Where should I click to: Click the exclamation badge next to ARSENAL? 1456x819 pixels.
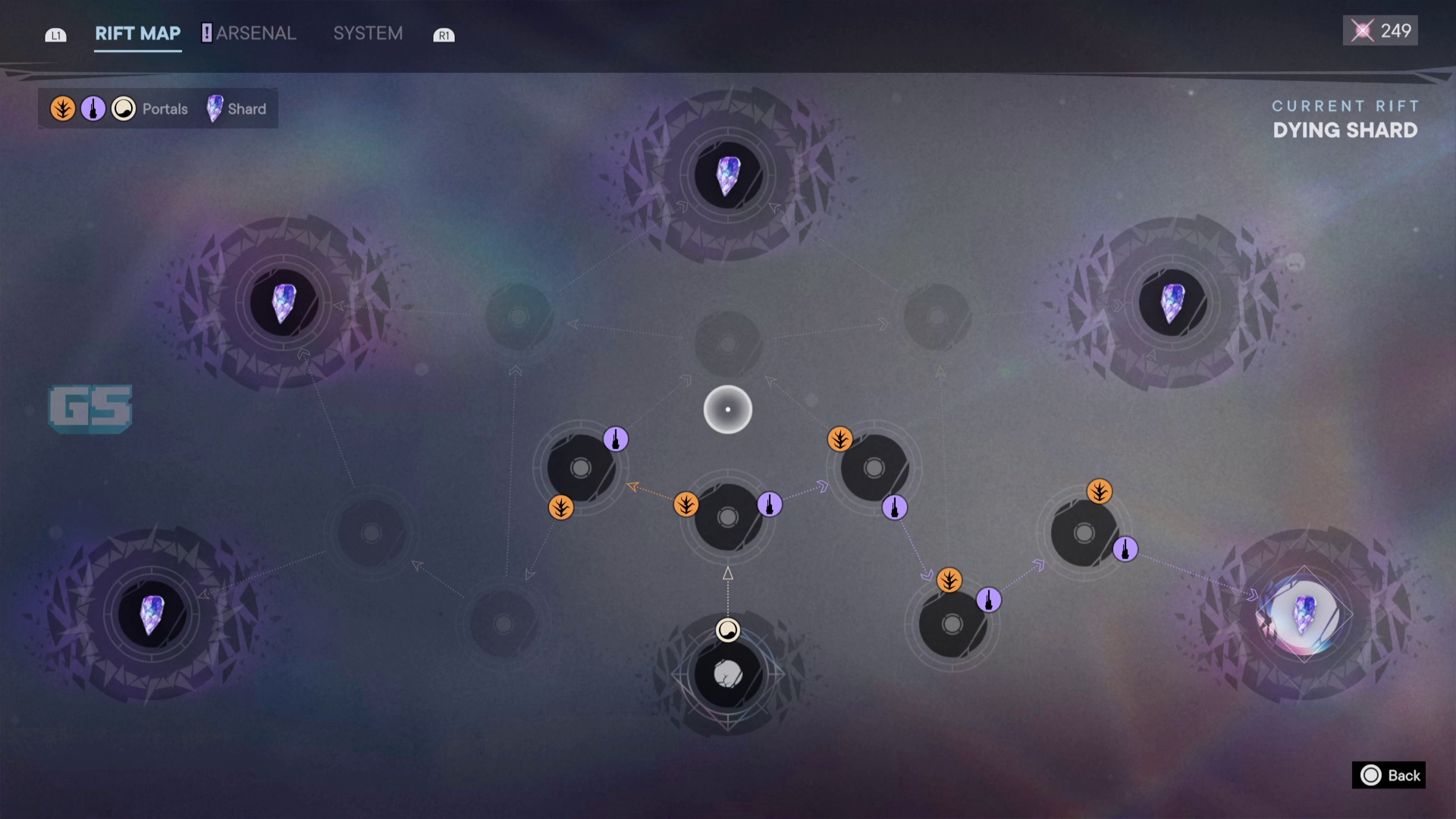pyautogui.click(x=206, y=33)
